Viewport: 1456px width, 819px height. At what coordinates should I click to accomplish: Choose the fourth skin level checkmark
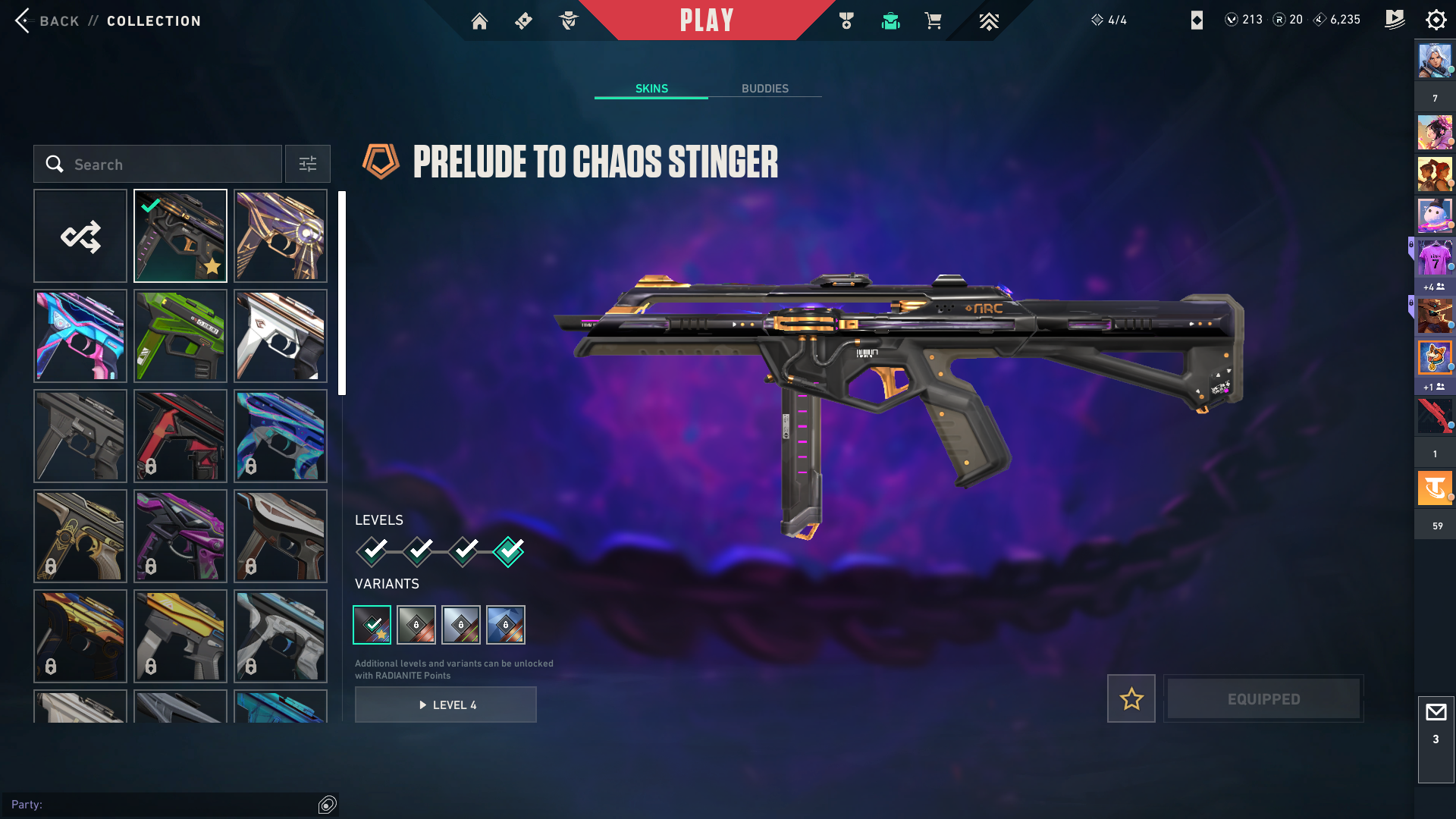click(508, 551)
